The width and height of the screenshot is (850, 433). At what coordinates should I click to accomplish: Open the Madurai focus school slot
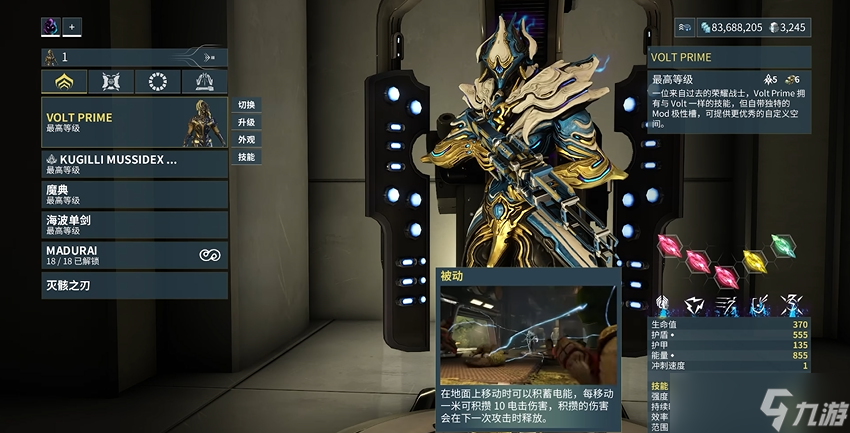click(x=135, y=255)
